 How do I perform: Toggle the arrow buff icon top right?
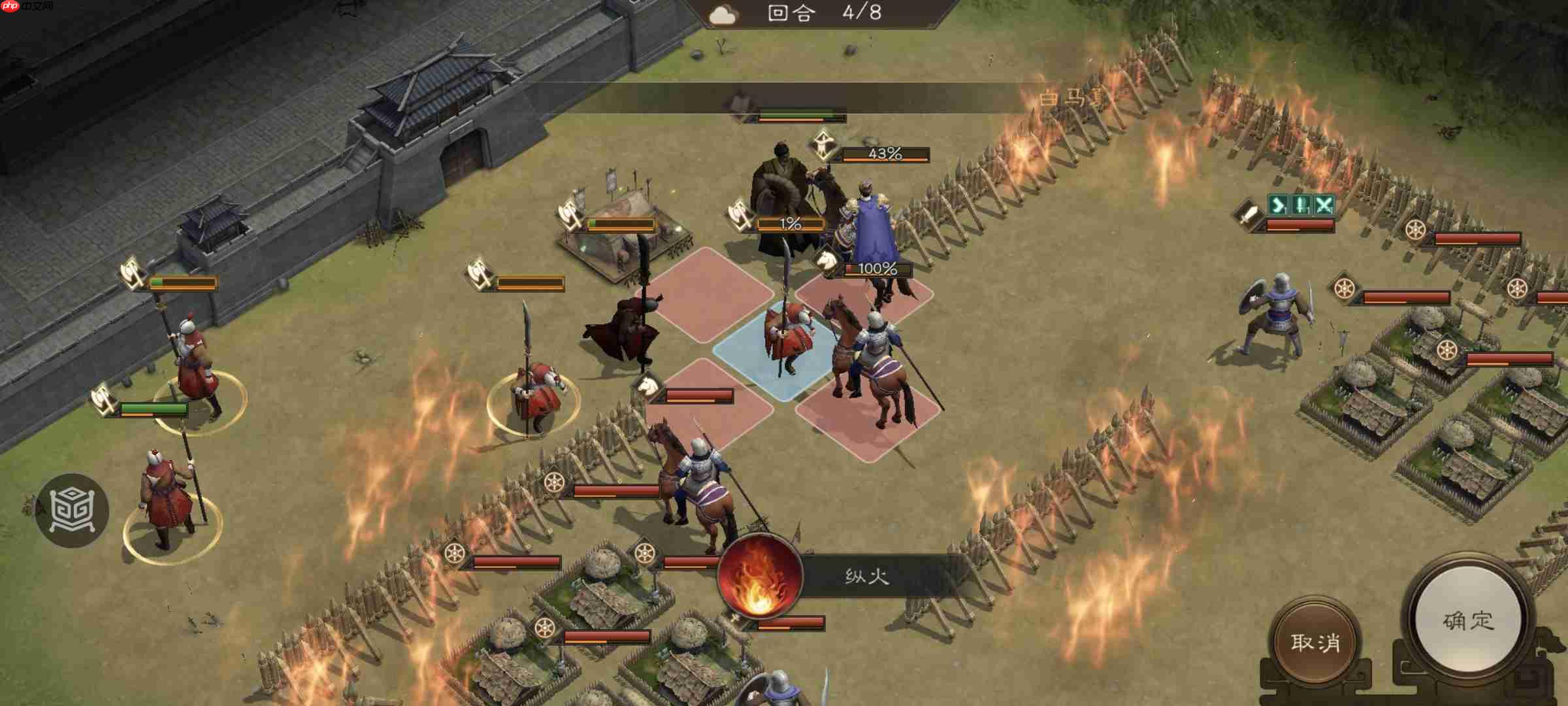click(1277, 204)
